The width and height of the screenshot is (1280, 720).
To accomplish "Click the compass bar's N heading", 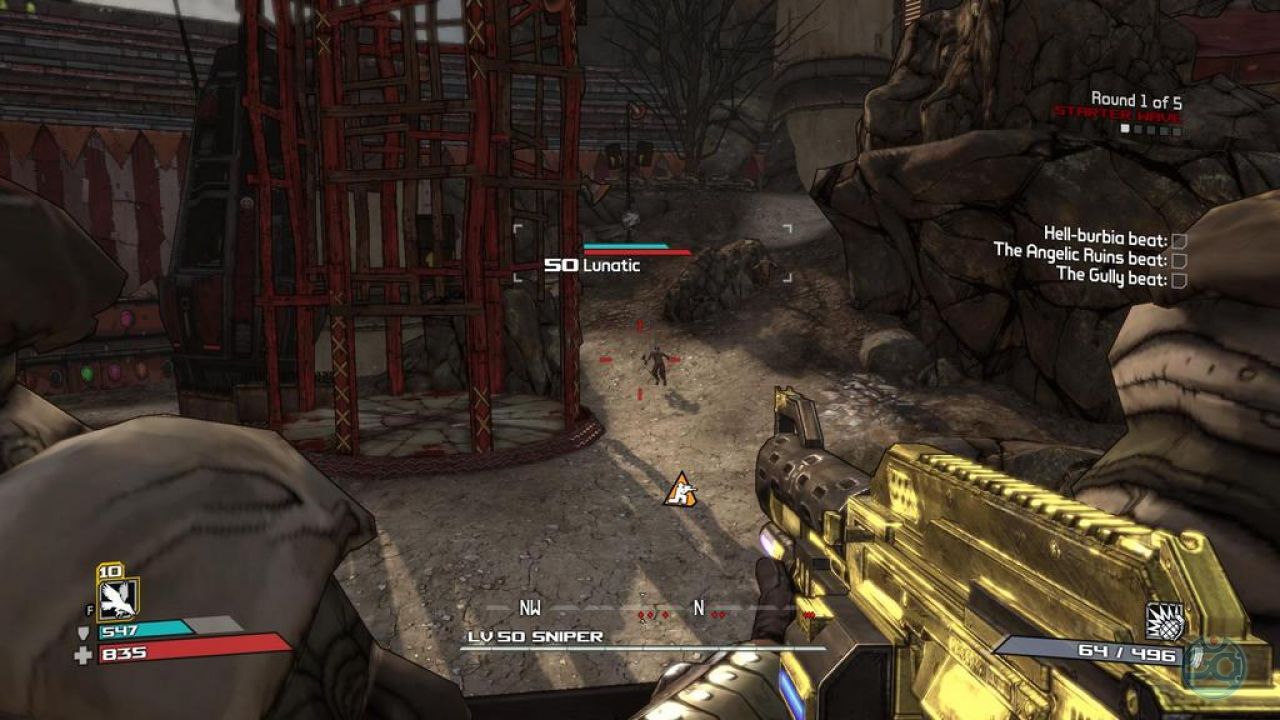I will coord(699,607).
